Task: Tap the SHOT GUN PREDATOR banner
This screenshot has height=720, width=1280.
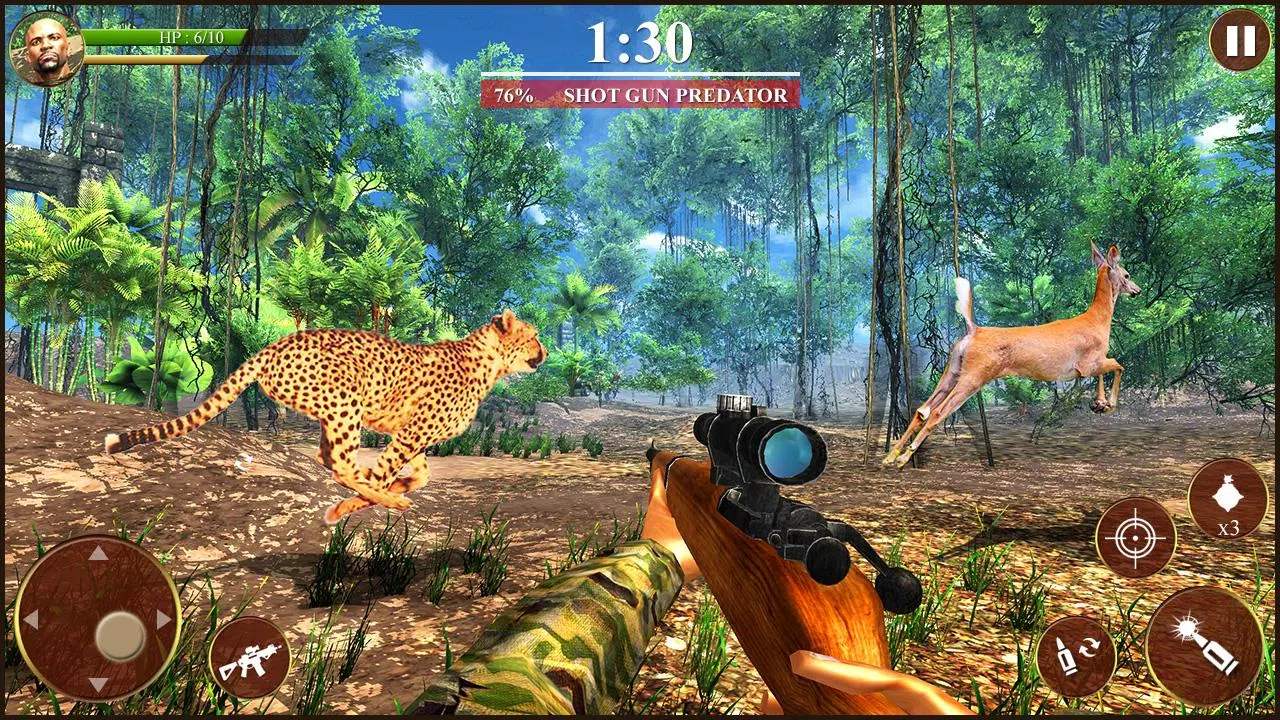Action: 675,95
